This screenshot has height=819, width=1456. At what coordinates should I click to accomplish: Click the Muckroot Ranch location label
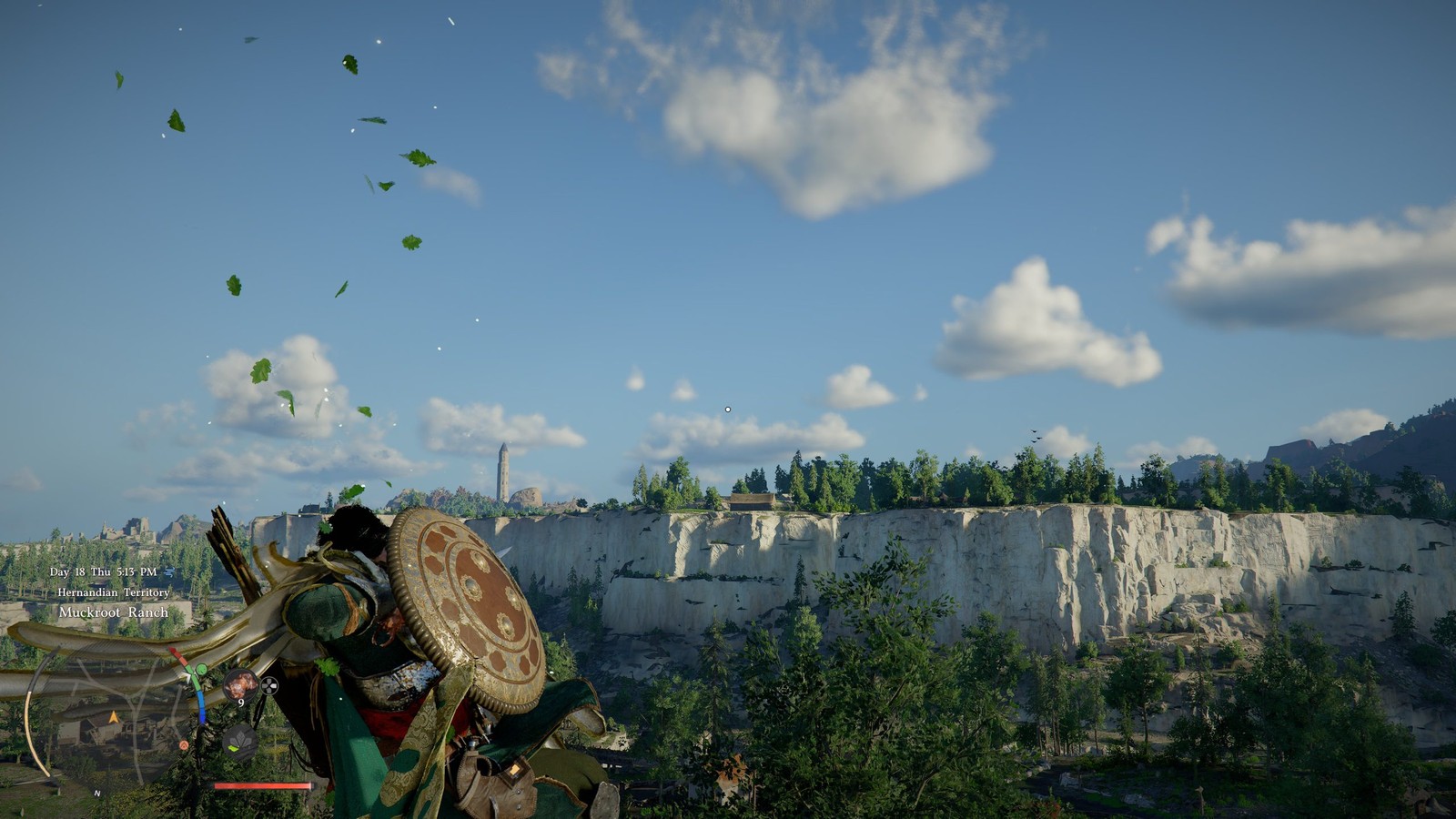tap(114, 612)
